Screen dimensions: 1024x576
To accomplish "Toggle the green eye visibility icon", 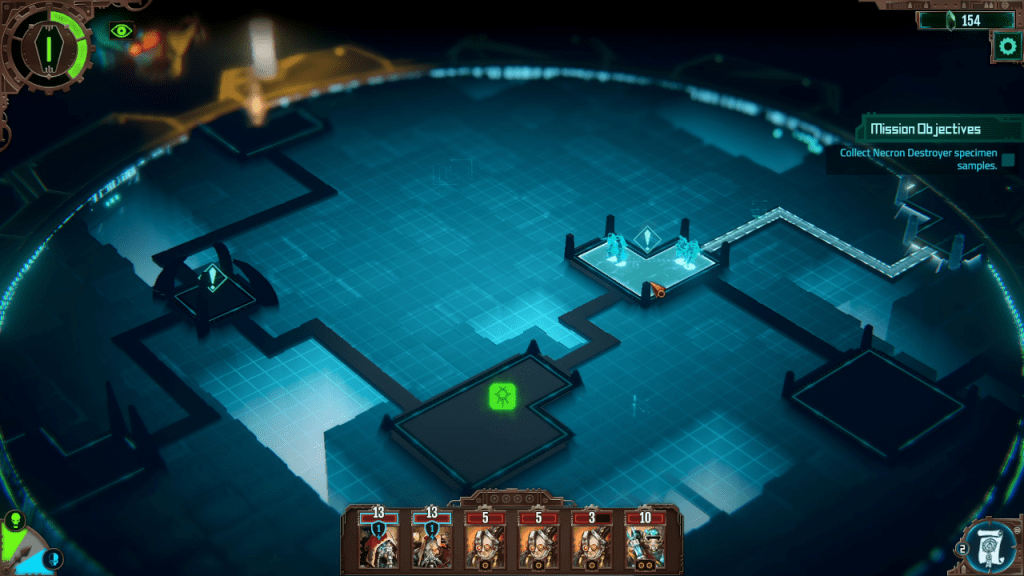I will [122, 31].
